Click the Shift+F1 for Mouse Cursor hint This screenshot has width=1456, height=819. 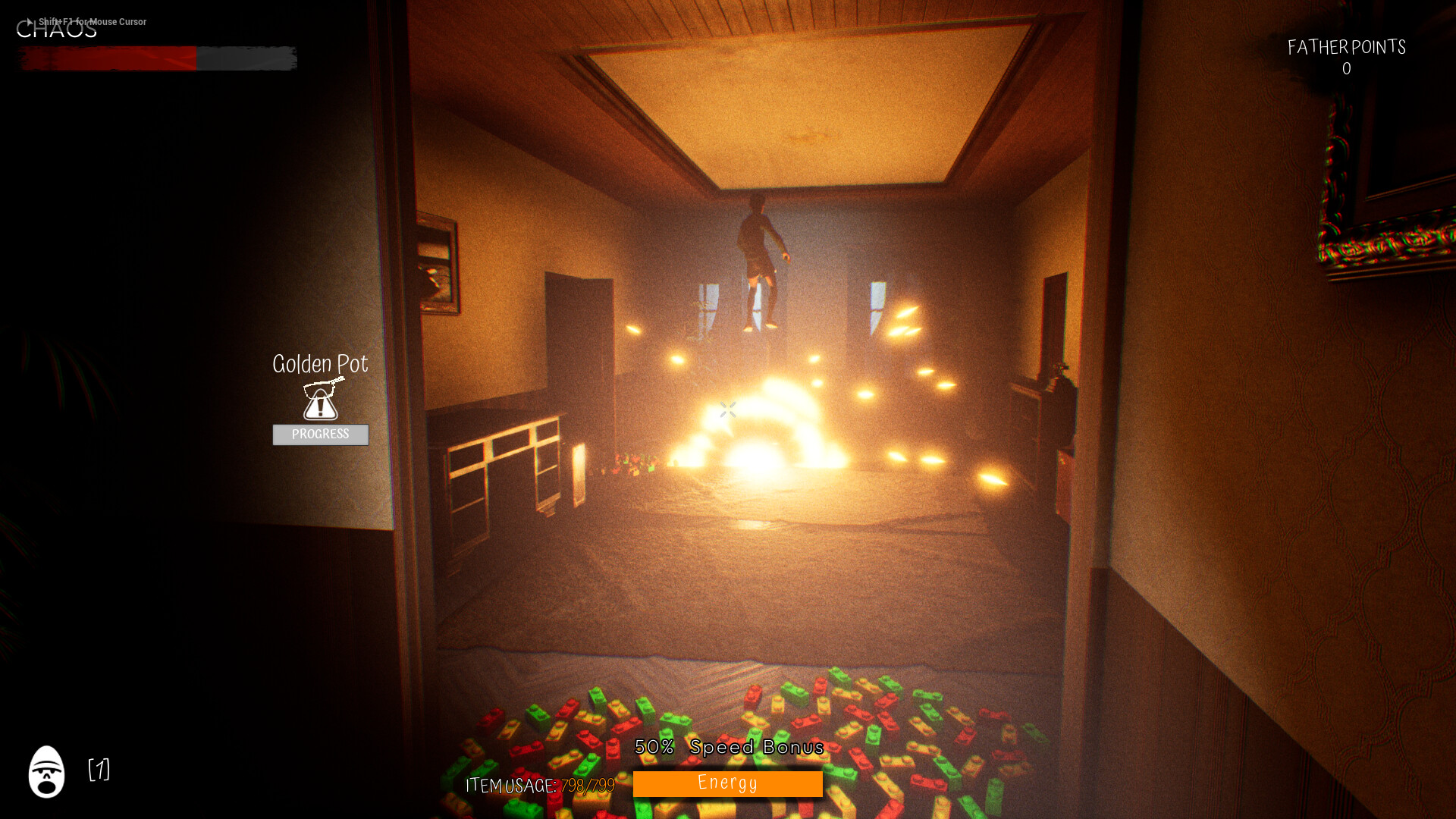[x=91, y=22]
